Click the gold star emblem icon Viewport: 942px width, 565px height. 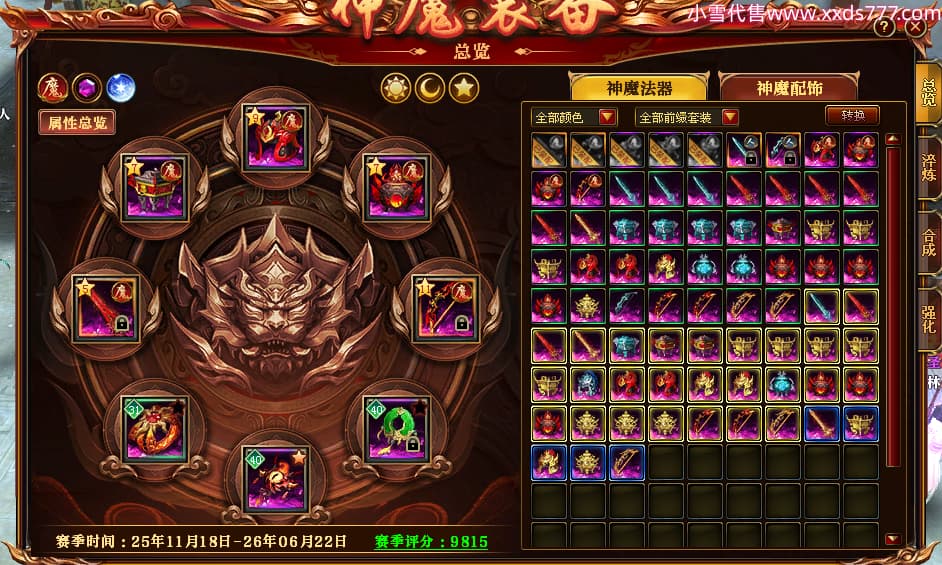462,88
